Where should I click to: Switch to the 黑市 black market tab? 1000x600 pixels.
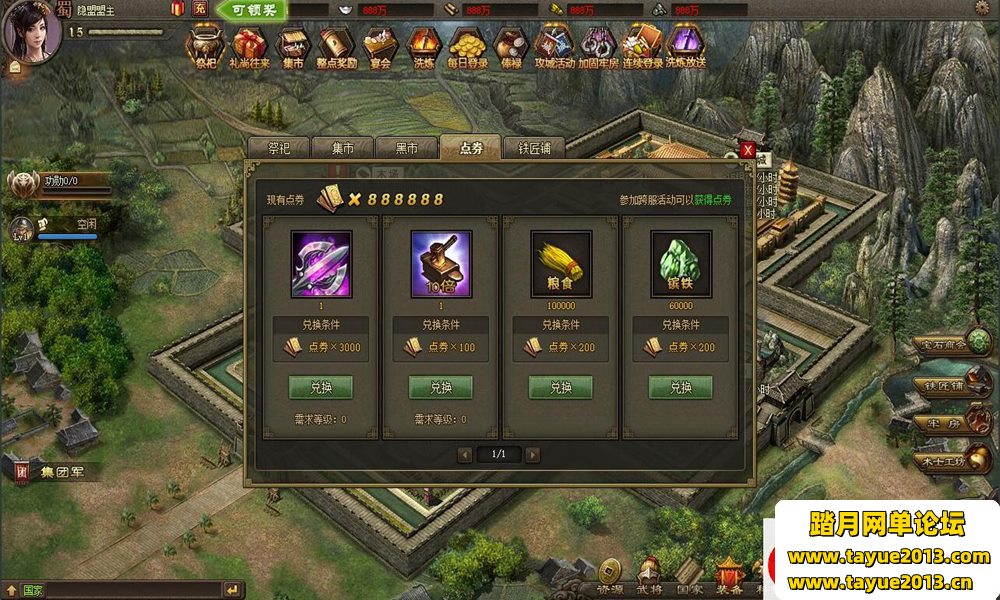click(x=406, y=148)
